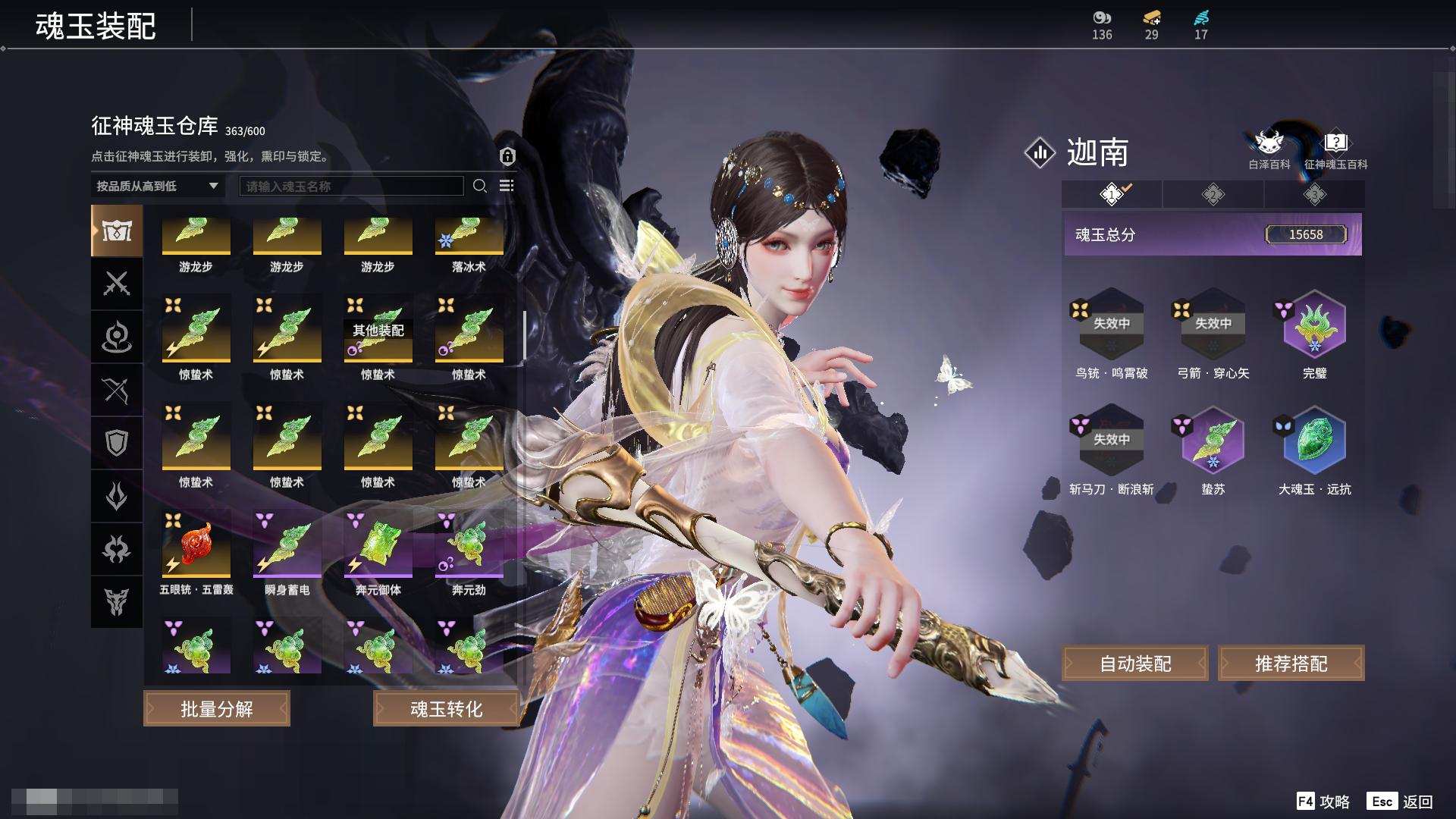Screen dimensions: 1456x819
Task: Toggle the warehouse lock icon
Action: (x=507, y=156)
